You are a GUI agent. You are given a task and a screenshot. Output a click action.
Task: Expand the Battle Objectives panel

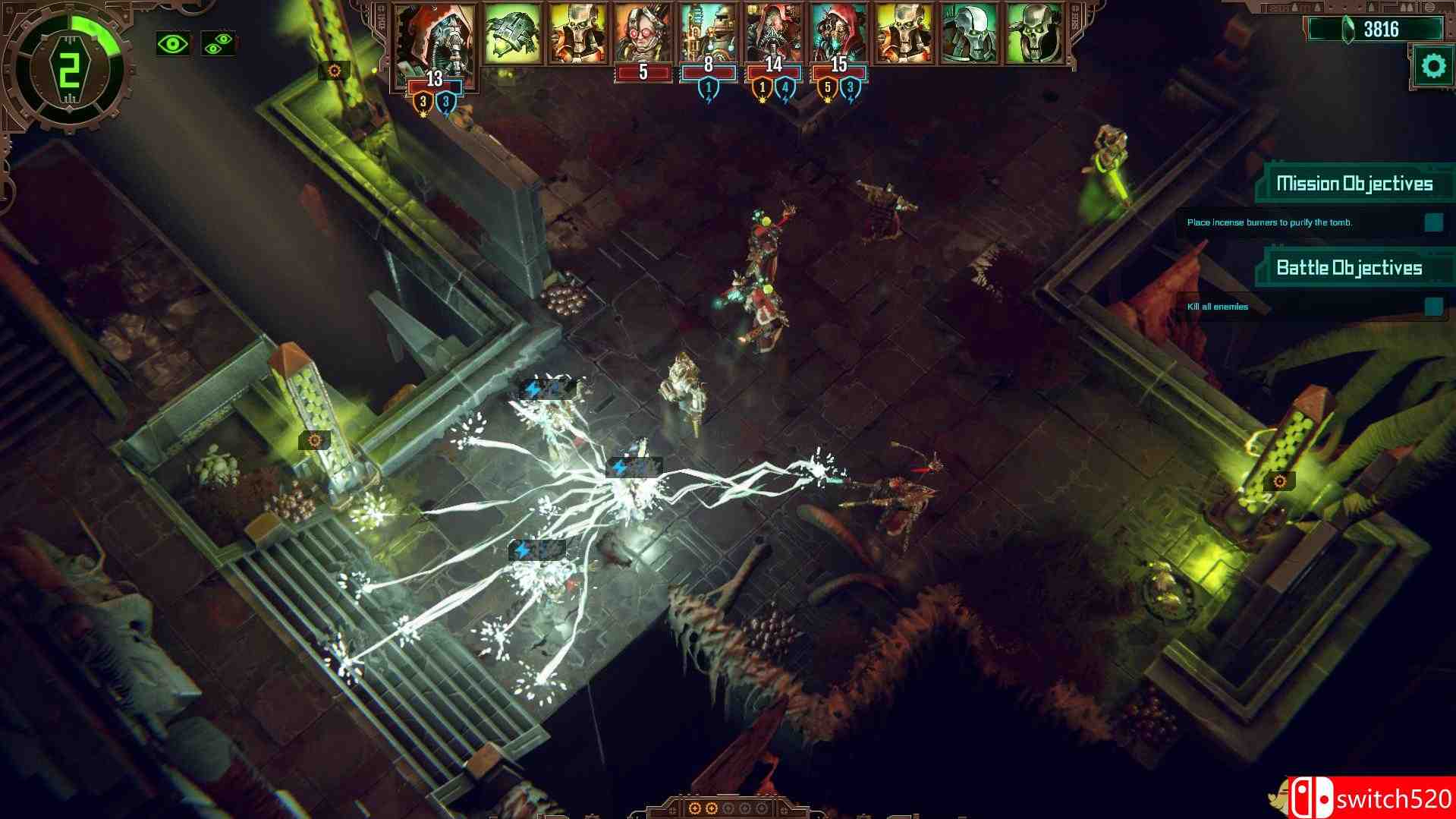(1350, 267)
